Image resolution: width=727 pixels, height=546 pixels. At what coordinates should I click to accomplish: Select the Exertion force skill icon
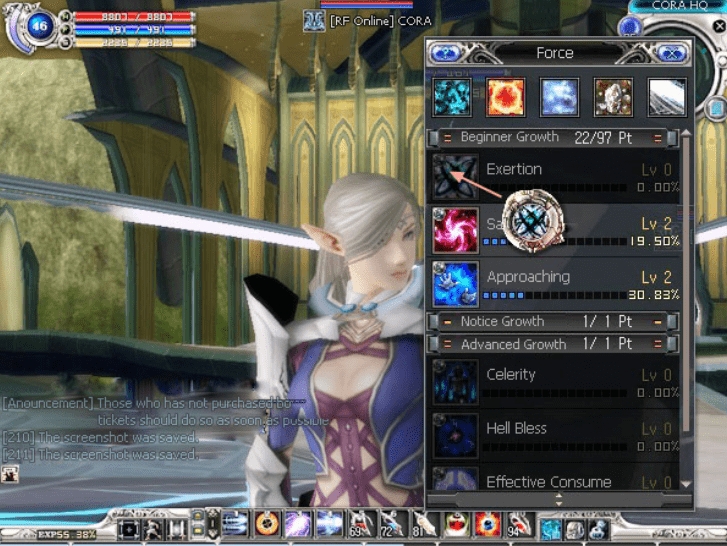[454, 176]
